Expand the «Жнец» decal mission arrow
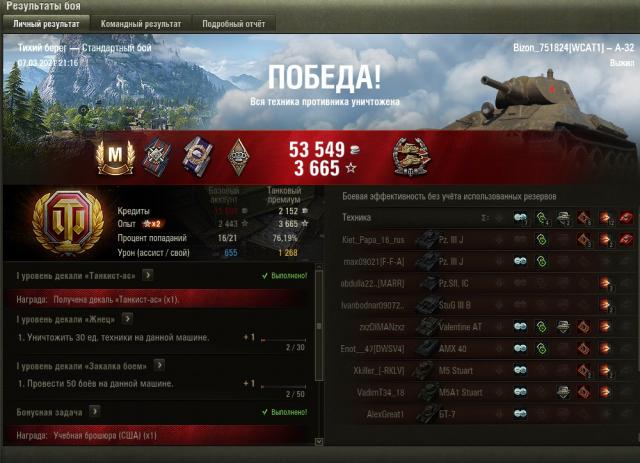Viewport: 640px width, 463px height. tap(126, 319)
